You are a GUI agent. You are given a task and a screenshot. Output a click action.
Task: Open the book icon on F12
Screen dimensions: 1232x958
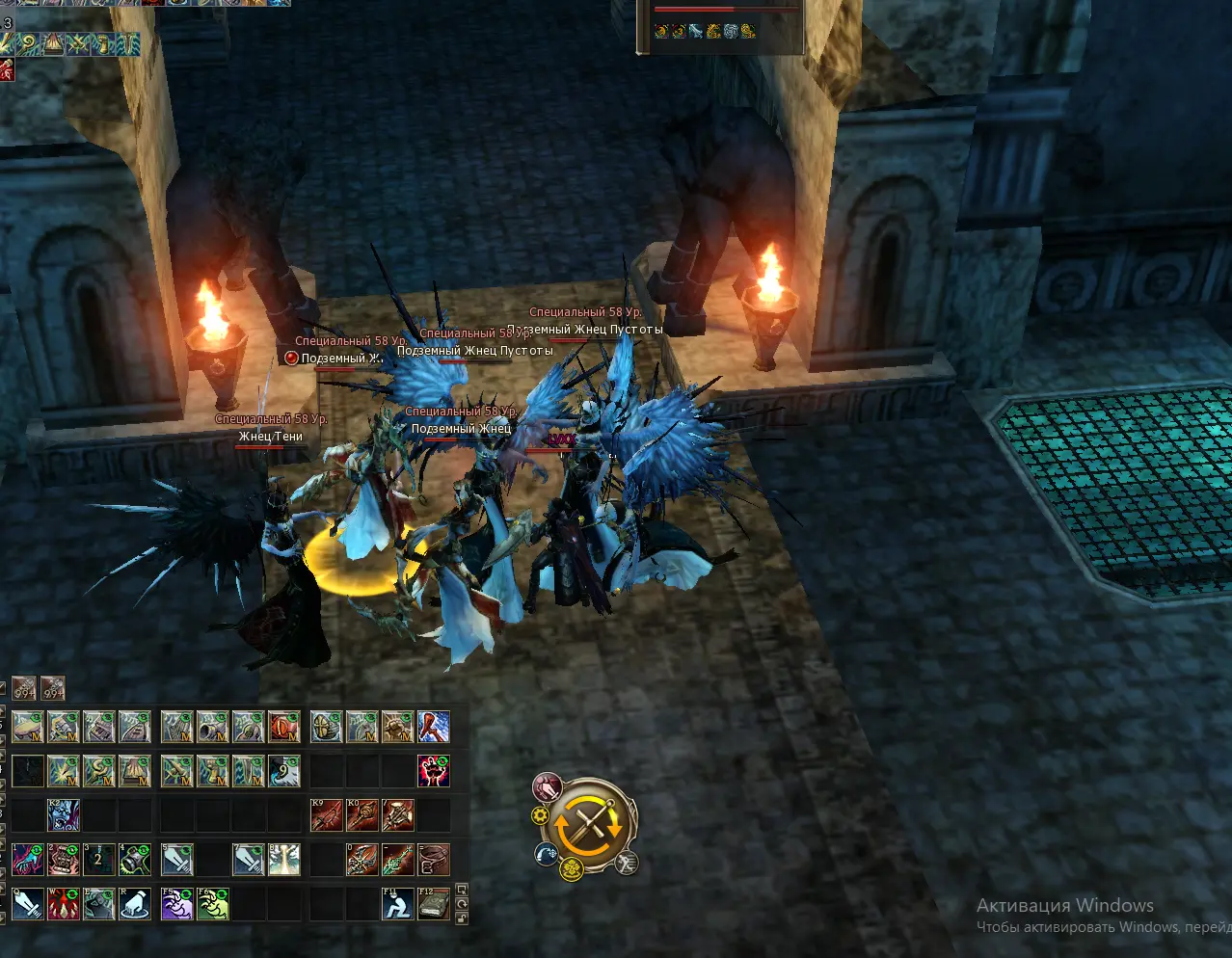pyautogui.click(x=433, y=904)
